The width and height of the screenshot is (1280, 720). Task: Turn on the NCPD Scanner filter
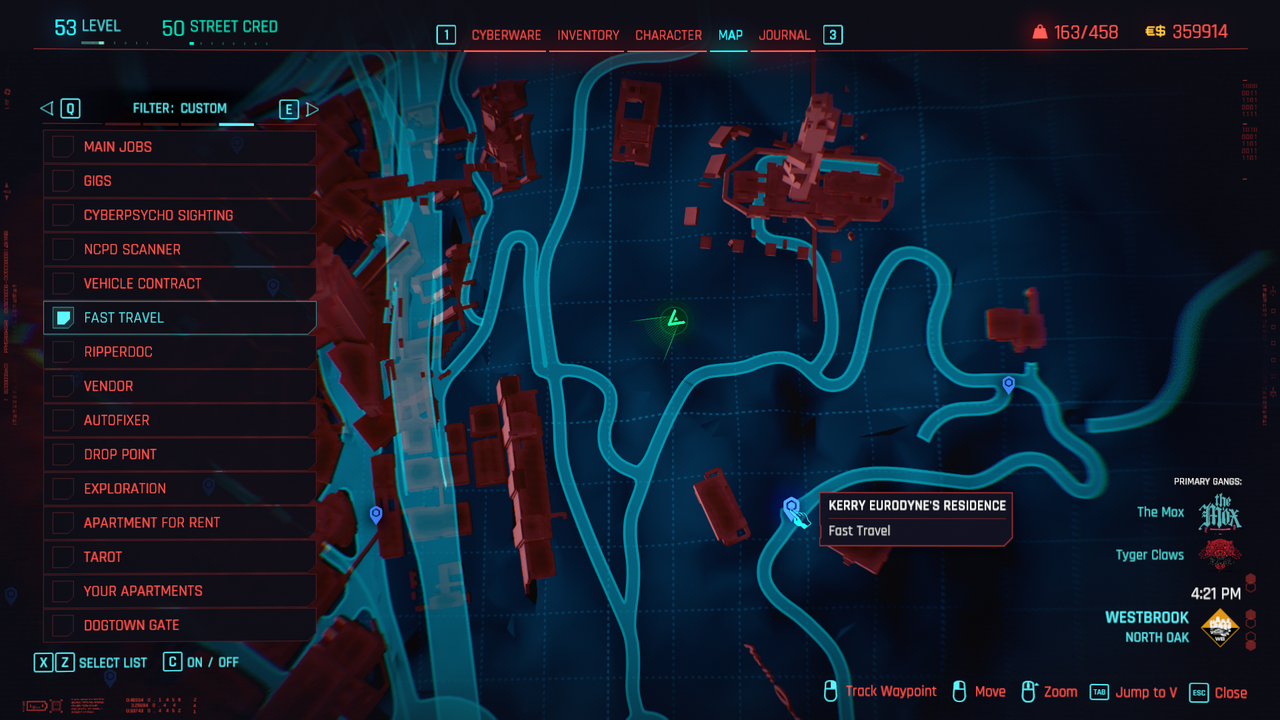[64, 249]
